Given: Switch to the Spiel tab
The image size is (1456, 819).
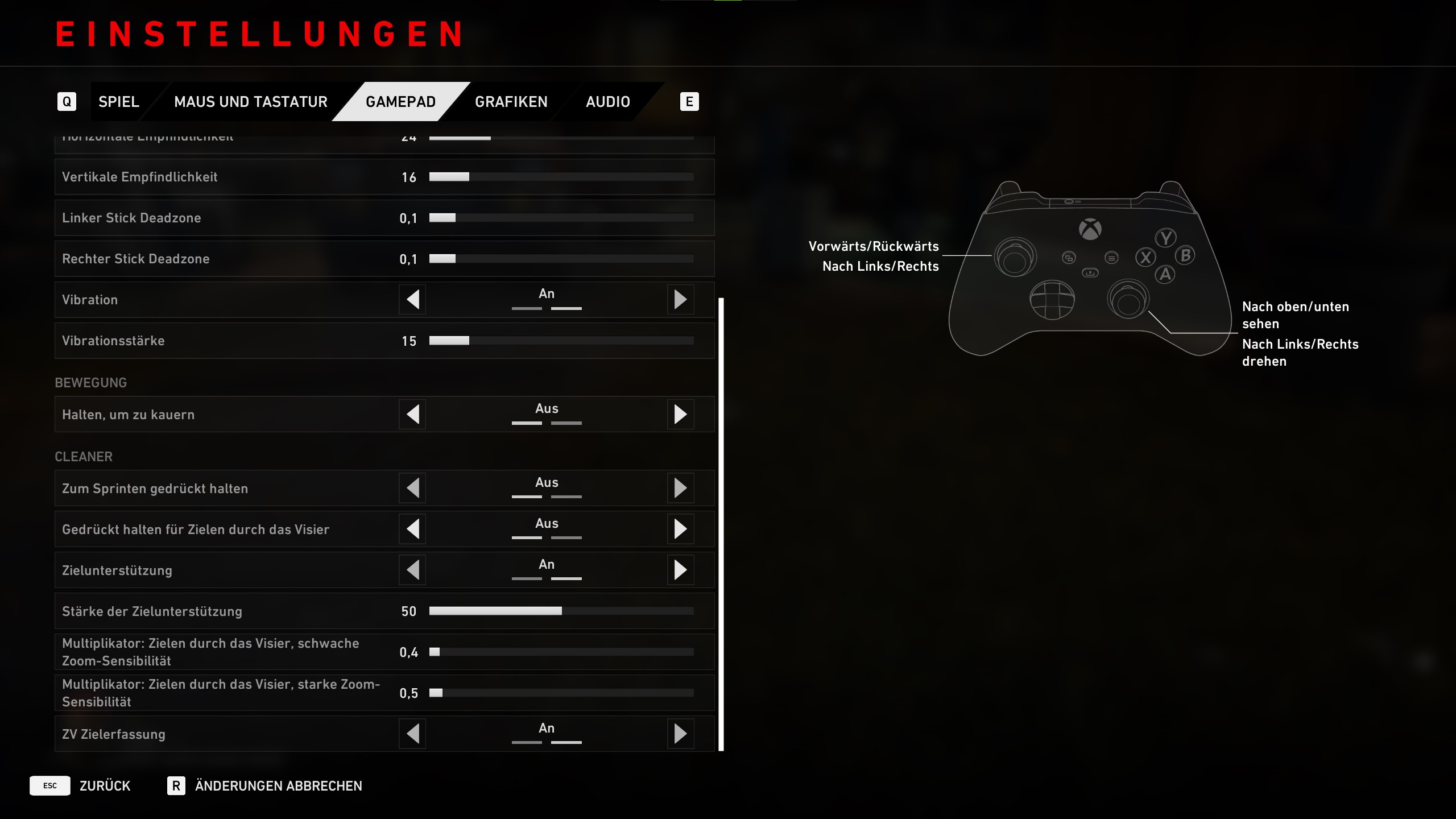Looking at the screenshot, I should pos(118,102).
